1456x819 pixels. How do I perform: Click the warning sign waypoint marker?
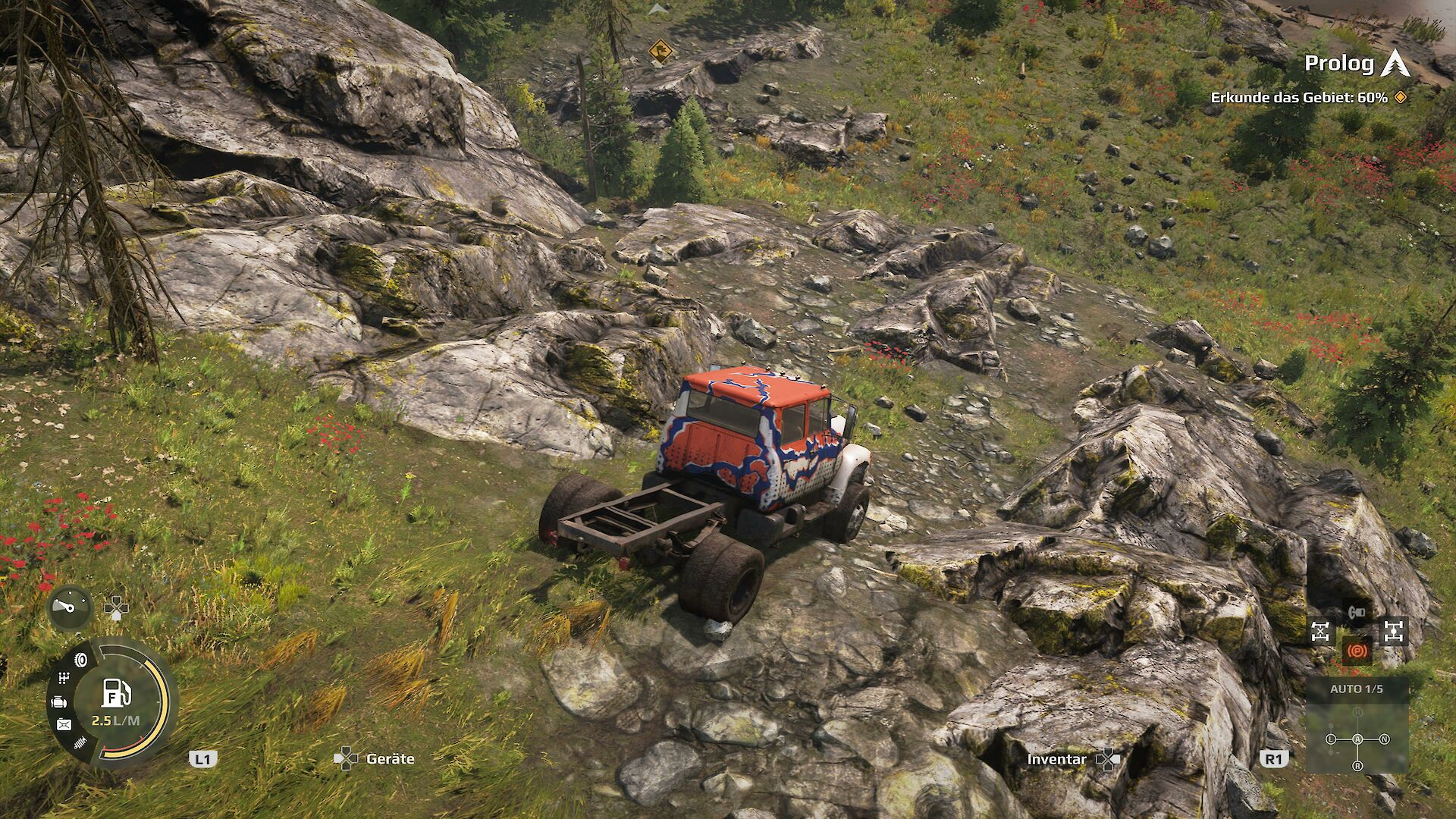coord(661,52)
